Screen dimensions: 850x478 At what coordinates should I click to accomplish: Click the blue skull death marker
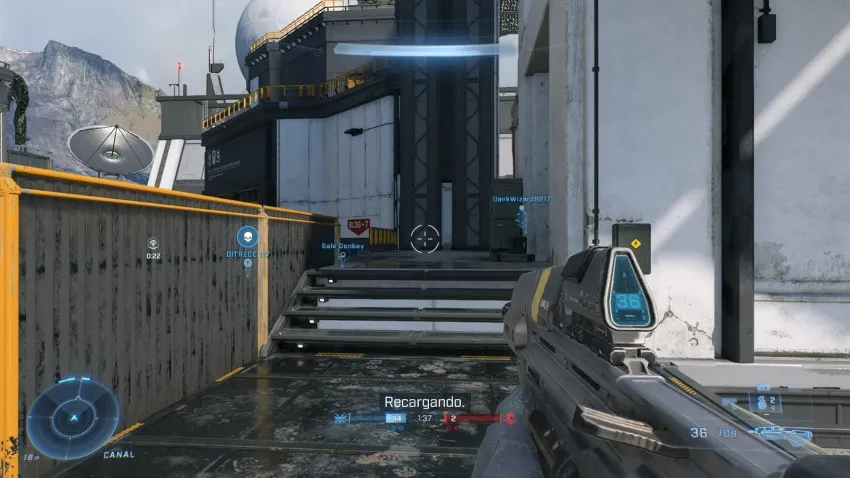point(247,237)
